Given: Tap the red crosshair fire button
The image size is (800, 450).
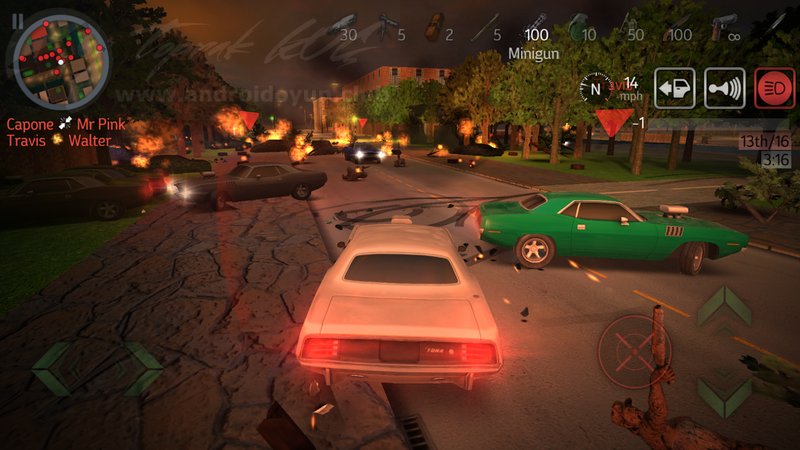Looking at the screenshot, I should 634,351.
